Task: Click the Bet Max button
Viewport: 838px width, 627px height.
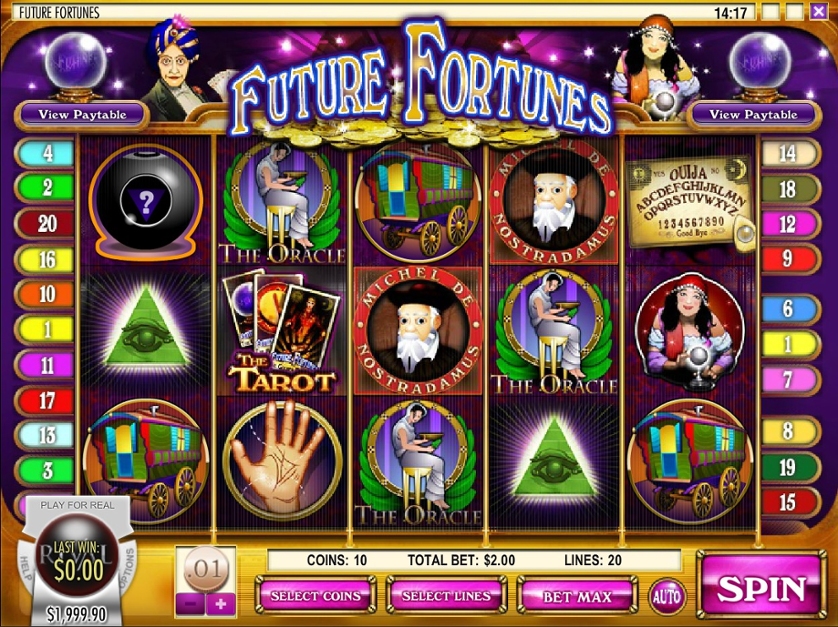Action: click(577, 596)
